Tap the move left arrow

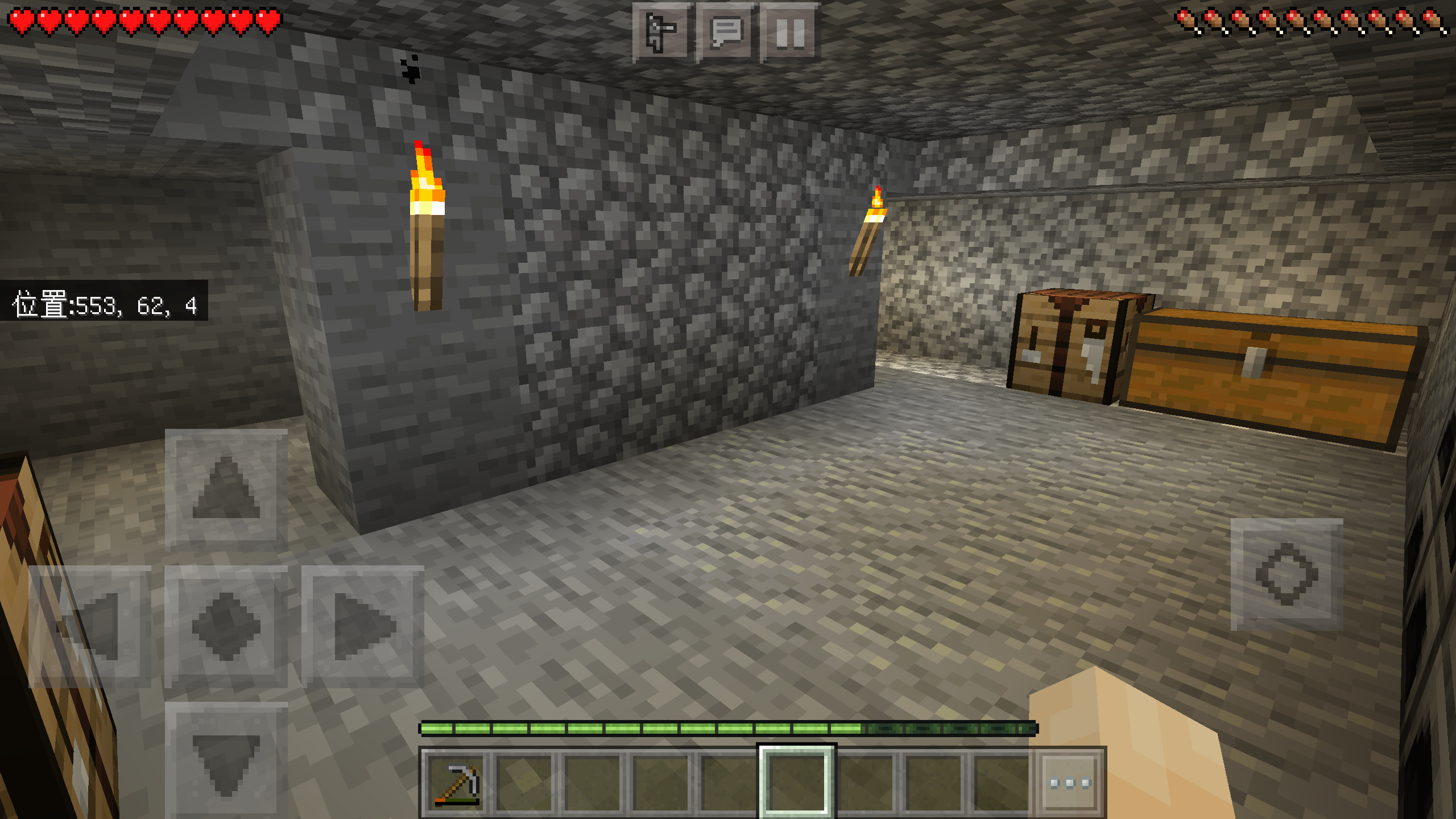(x=90, y=626)
